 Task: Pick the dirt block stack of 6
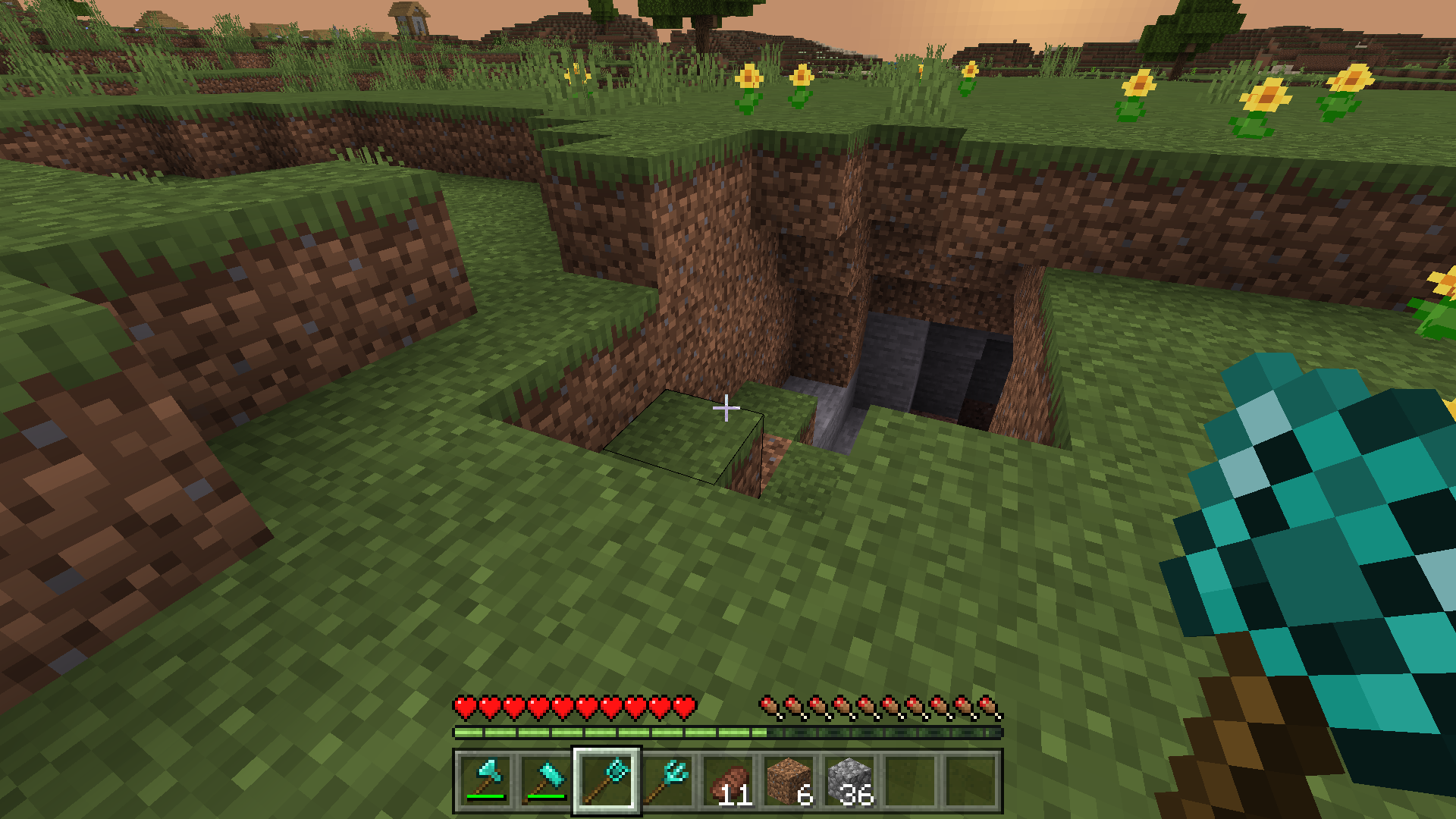[789, 781]
